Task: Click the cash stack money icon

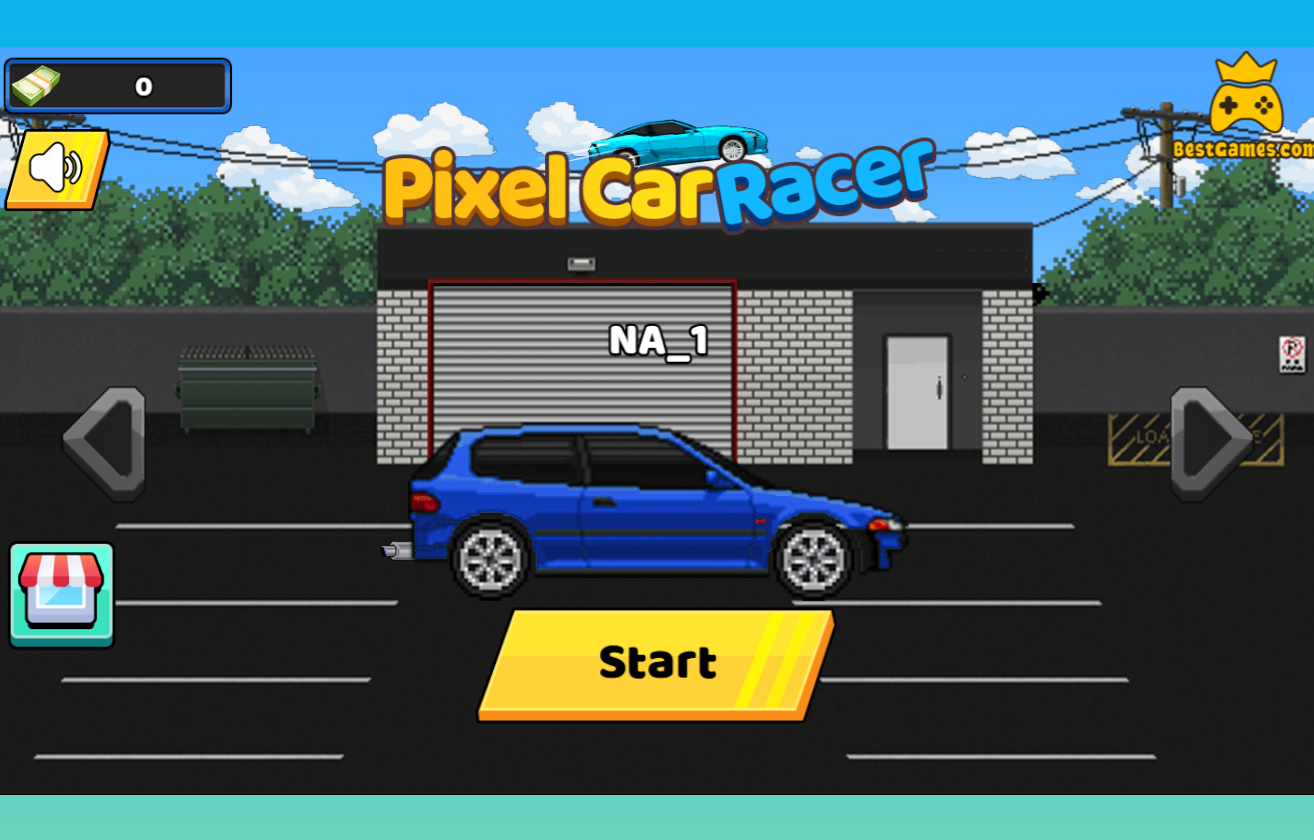Action: click(x=36, y=85)
